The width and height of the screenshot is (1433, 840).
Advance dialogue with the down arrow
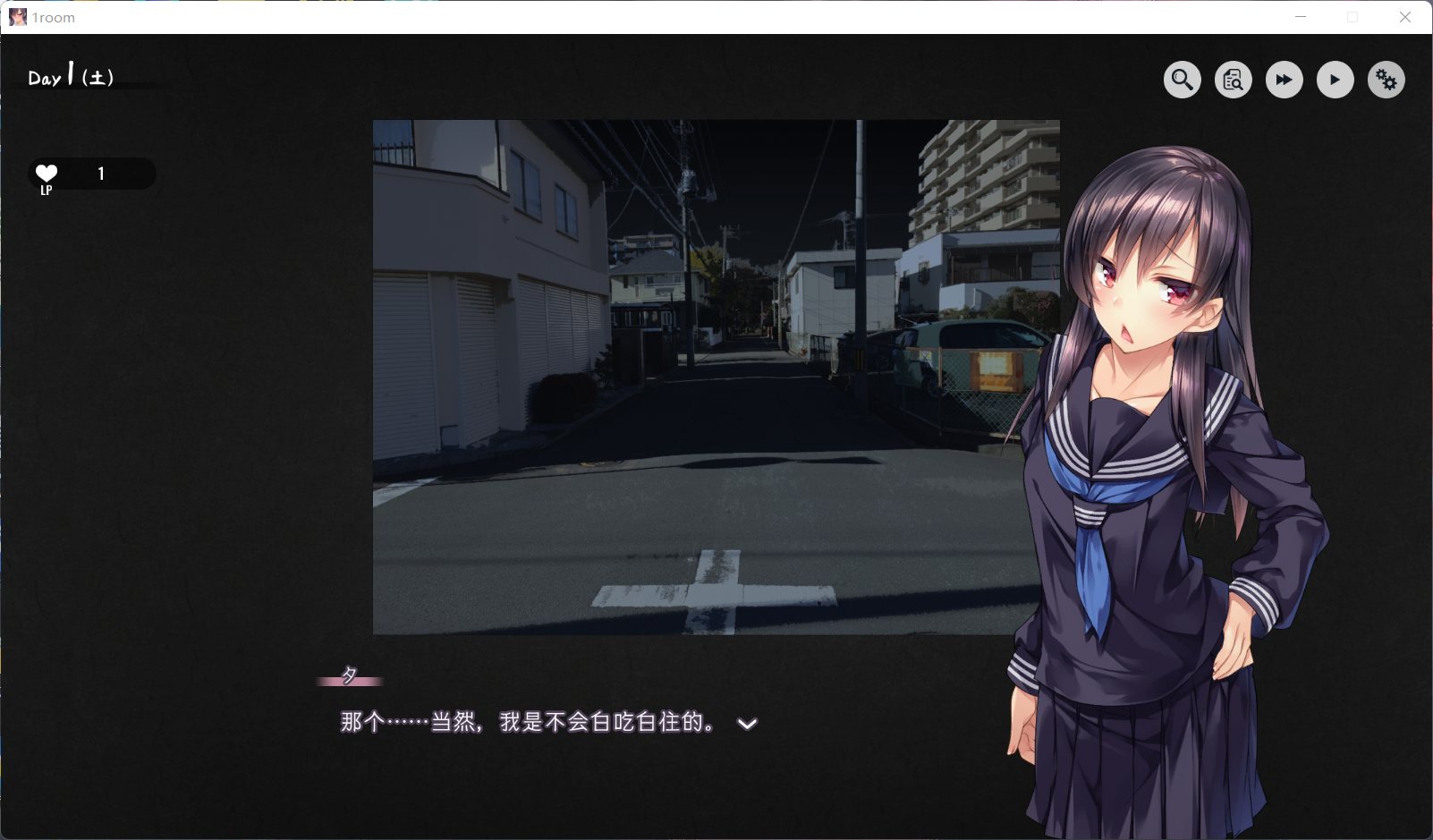tap(747, 724)
